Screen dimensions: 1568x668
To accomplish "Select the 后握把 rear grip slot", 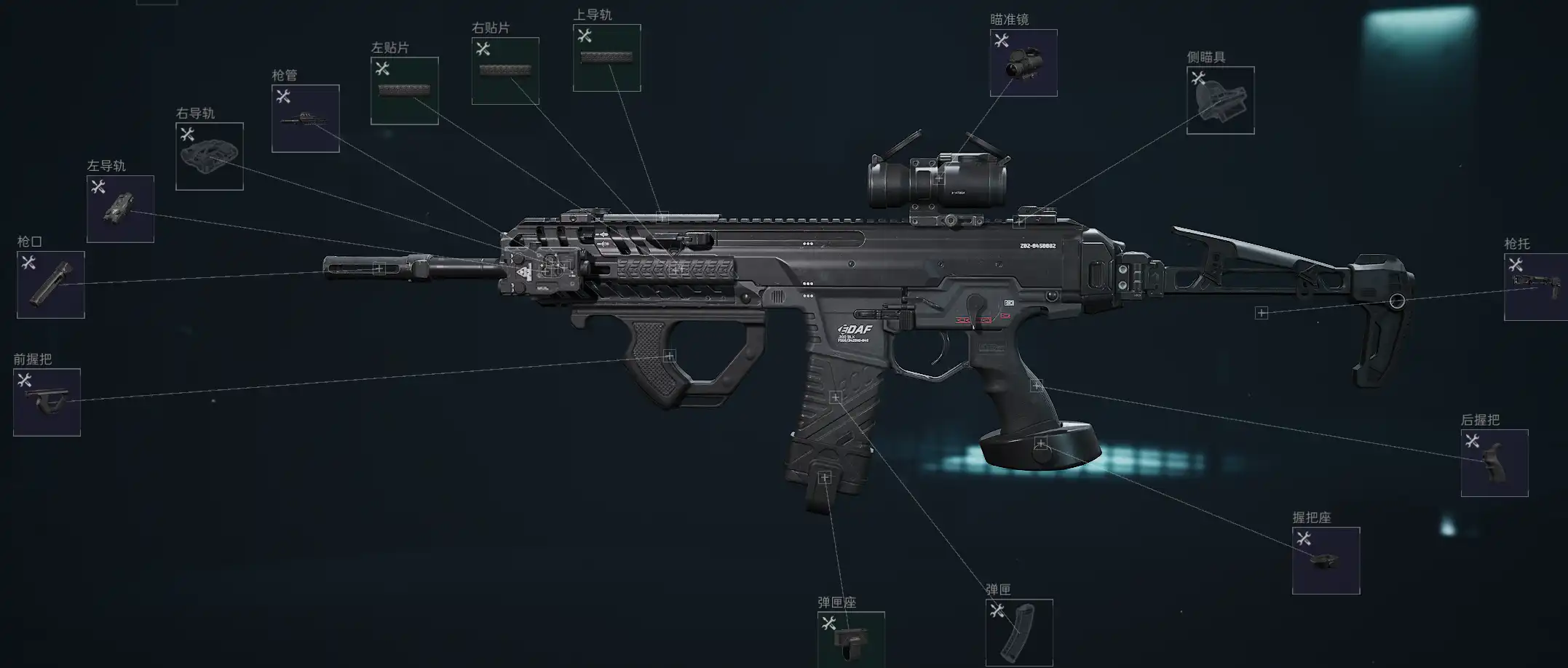I will click(1494, 464).
